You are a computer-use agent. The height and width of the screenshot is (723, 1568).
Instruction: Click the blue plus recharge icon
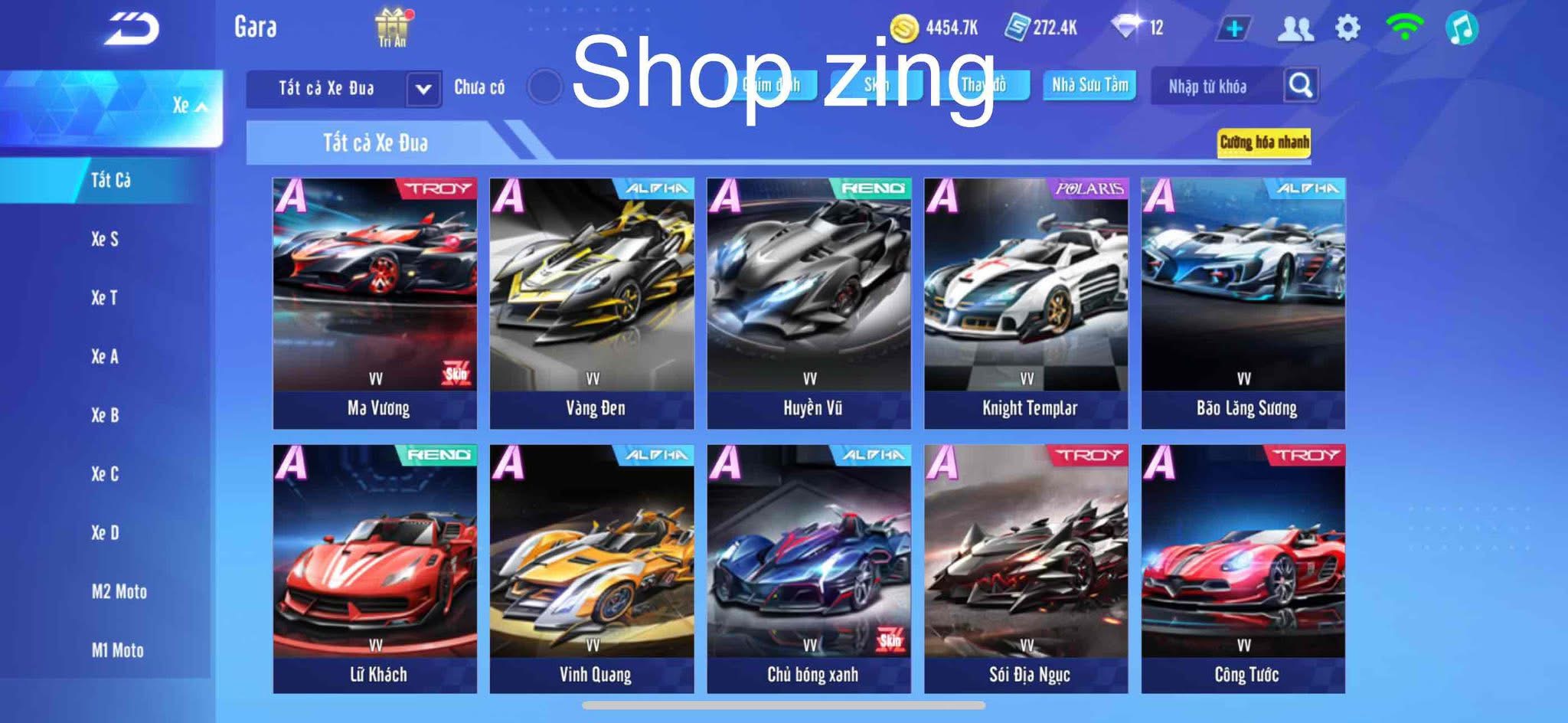point(1234,27)
